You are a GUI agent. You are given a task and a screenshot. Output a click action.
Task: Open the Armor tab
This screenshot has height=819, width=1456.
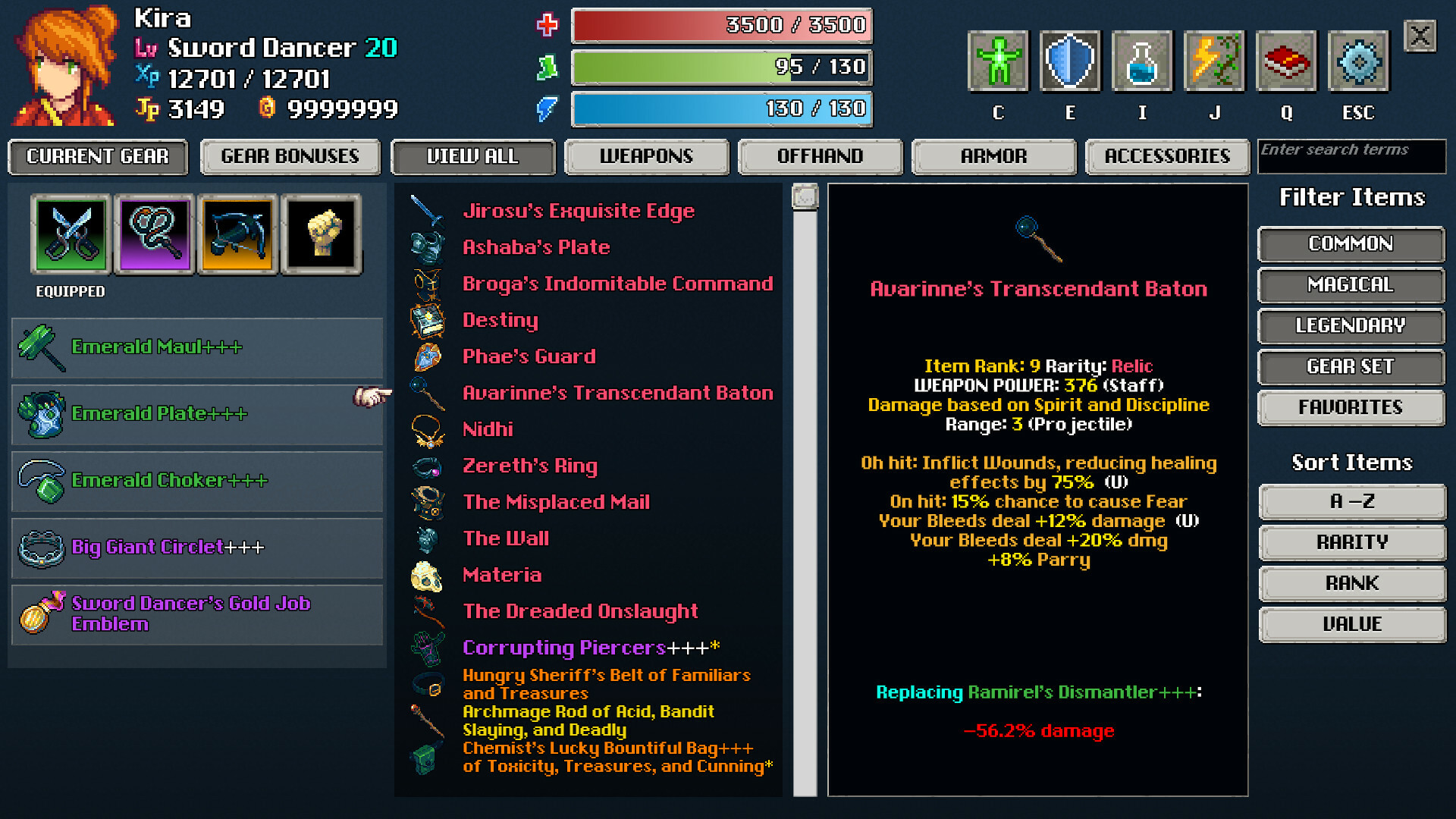(993, 157)
